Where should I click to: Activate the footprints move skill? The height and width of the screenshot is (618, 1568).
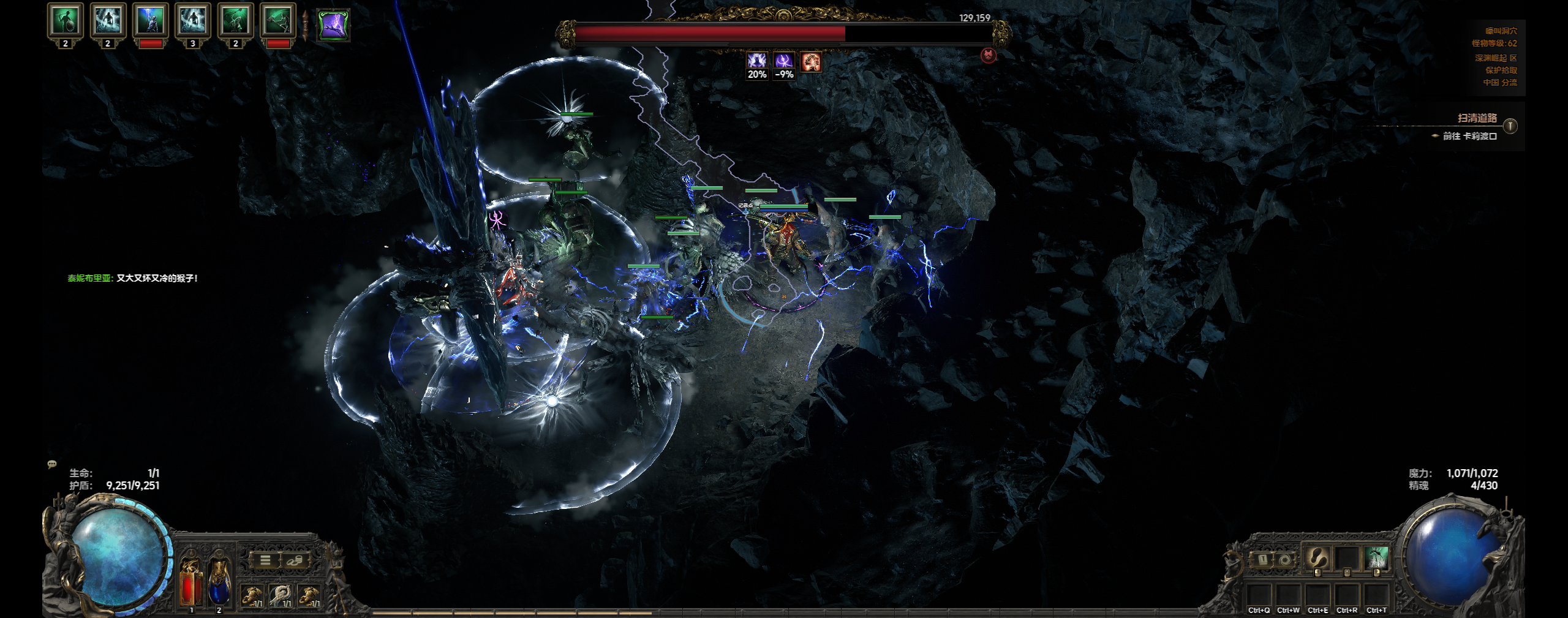(1317, 558)
